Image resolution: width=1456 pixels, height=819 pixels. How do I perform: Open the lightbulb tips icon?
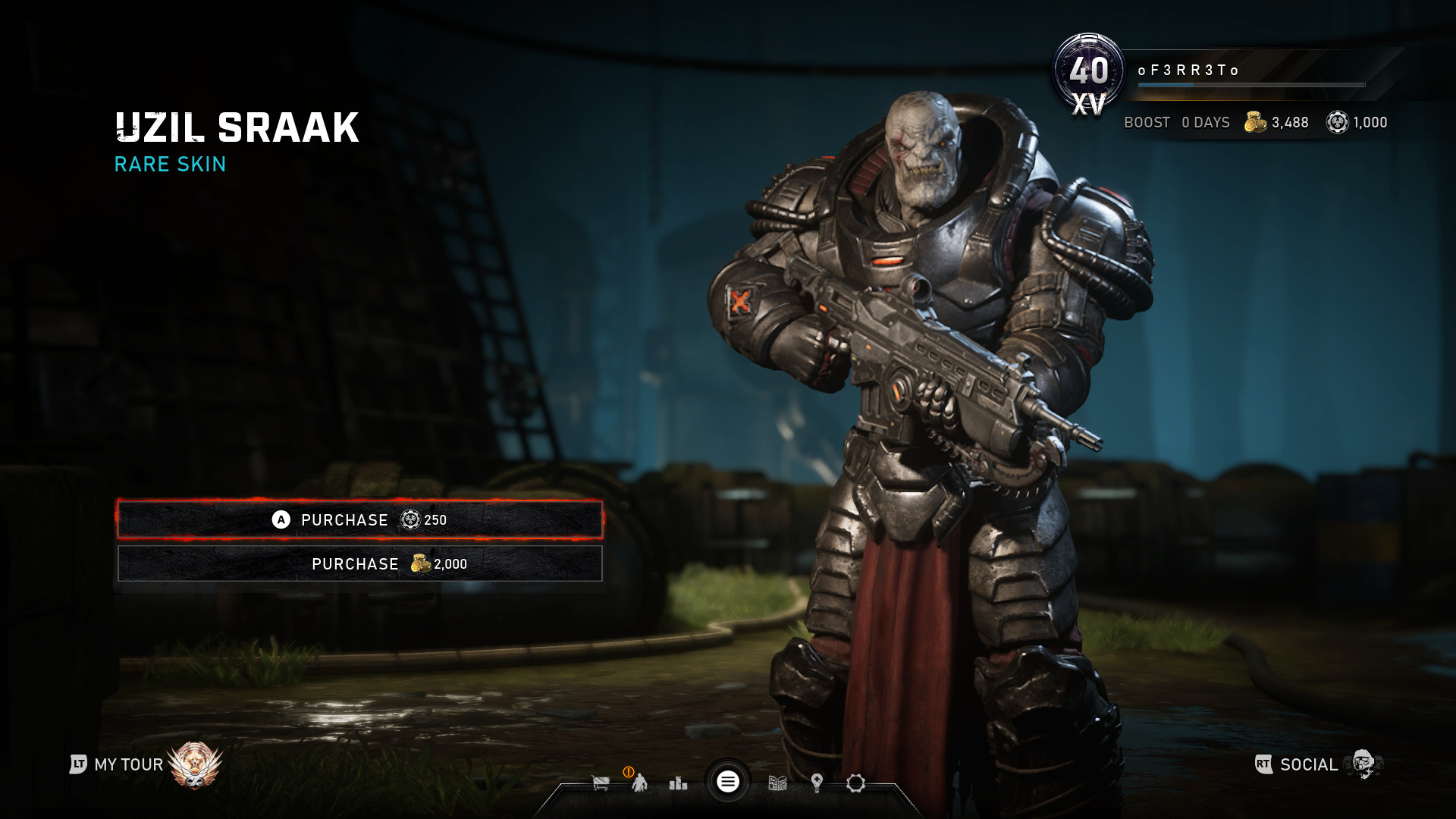click(817, 783)
